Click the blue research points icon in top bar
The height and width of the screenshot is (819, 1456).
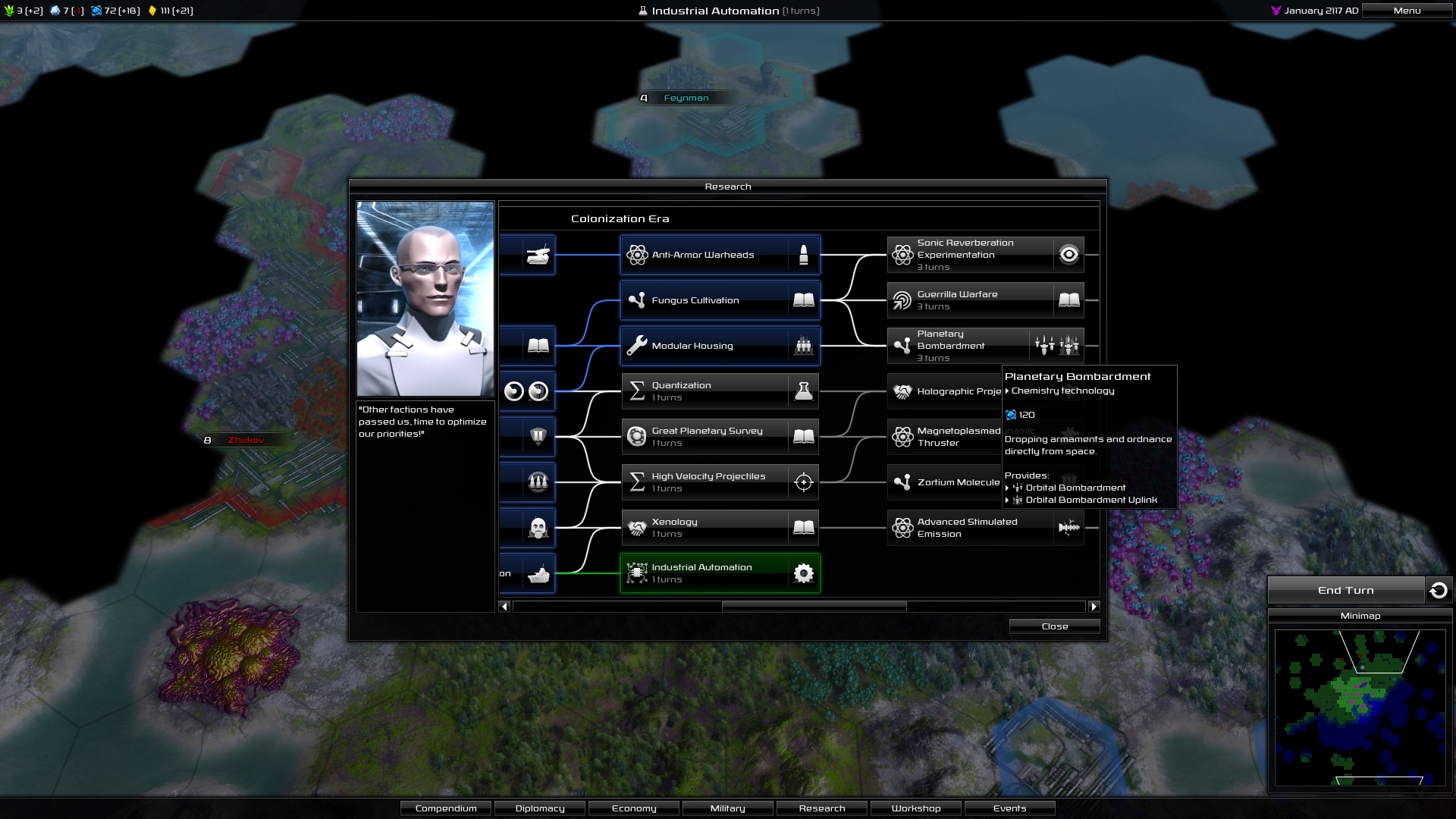pyautogui.click(x=96, y=11)
